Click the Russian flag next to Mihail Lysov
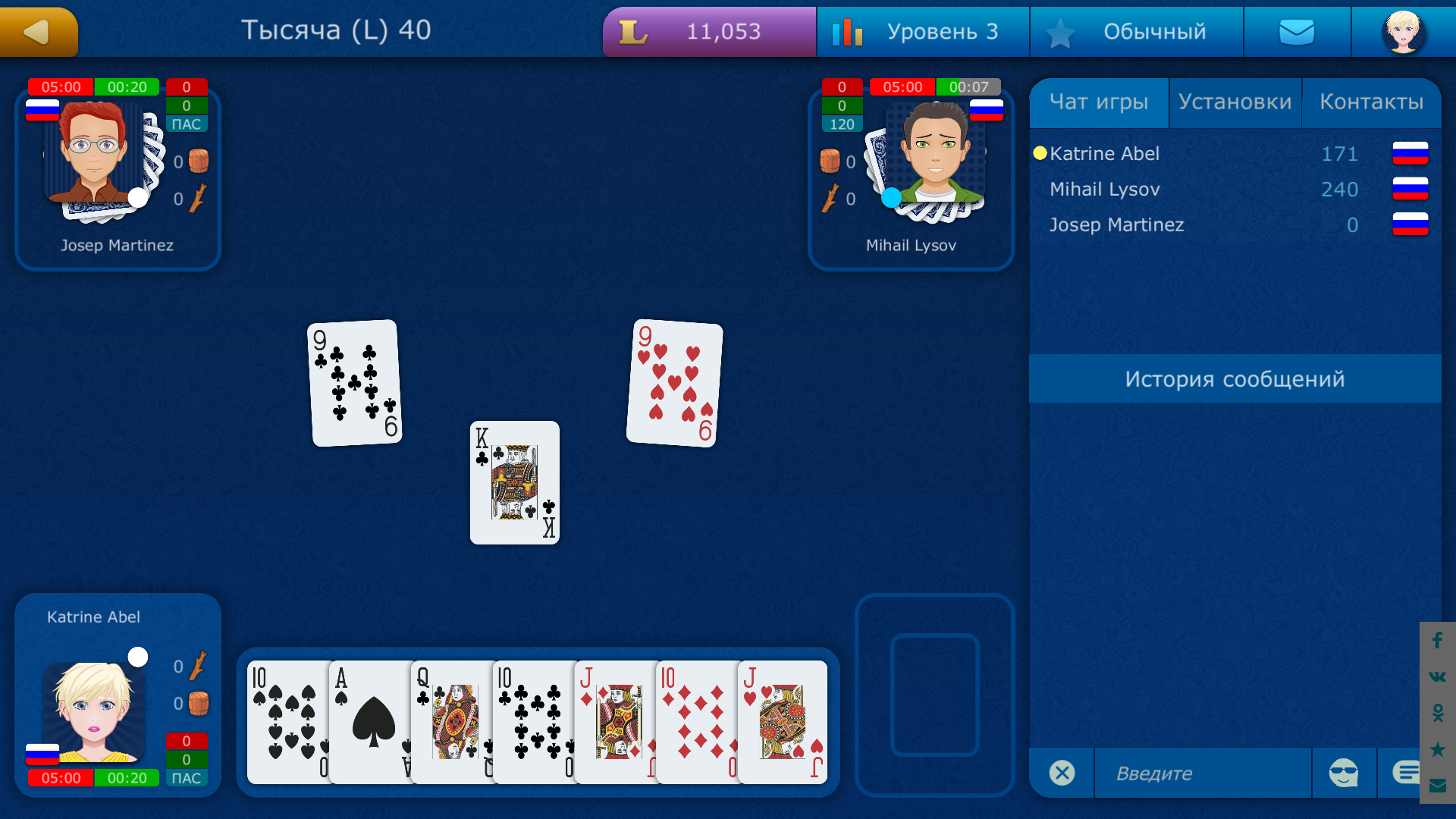This screenshot has height=819, width=1456. (x=987, y=109)
